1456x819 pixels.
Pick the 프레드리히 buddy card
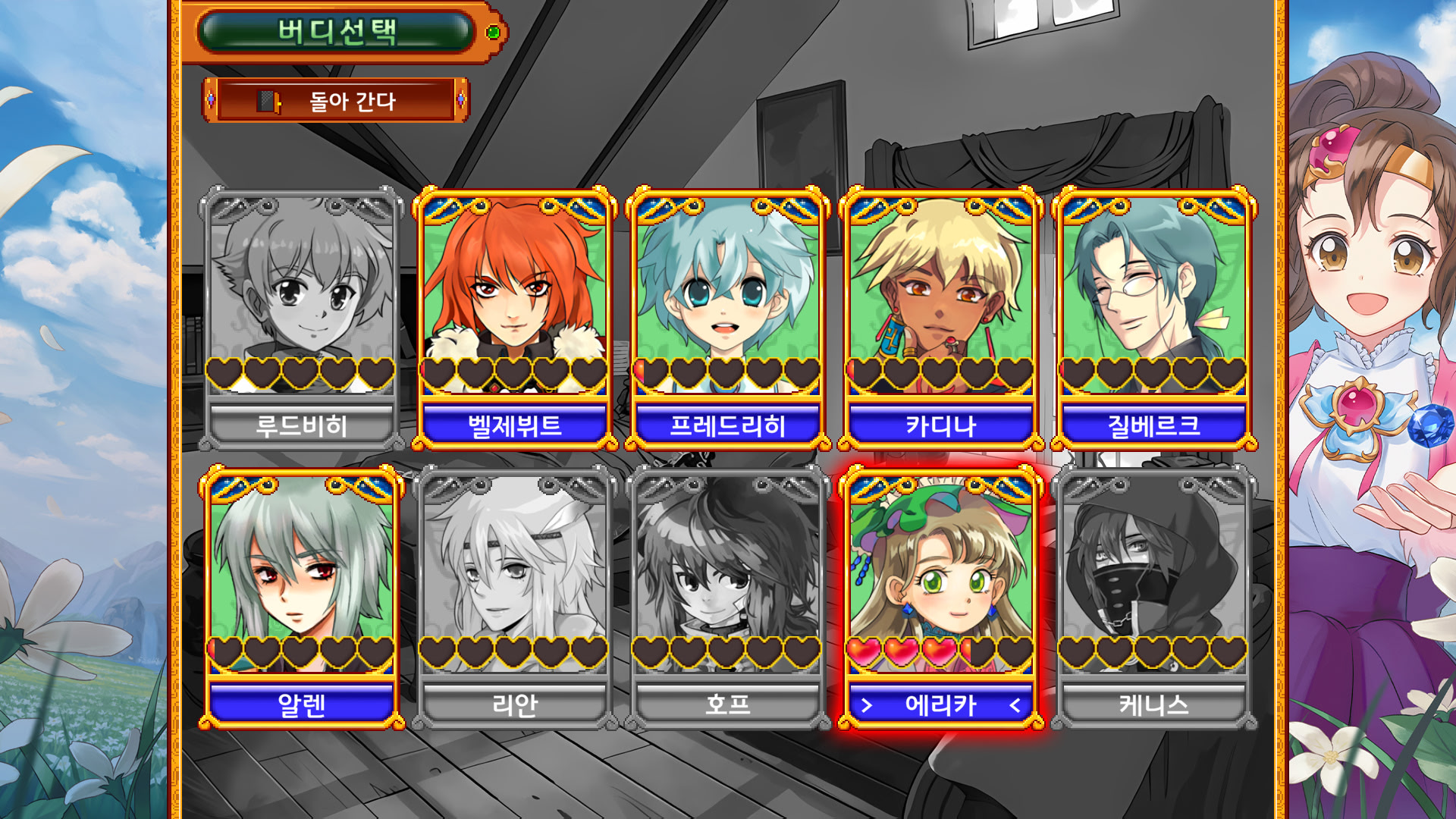coord(727,318)
